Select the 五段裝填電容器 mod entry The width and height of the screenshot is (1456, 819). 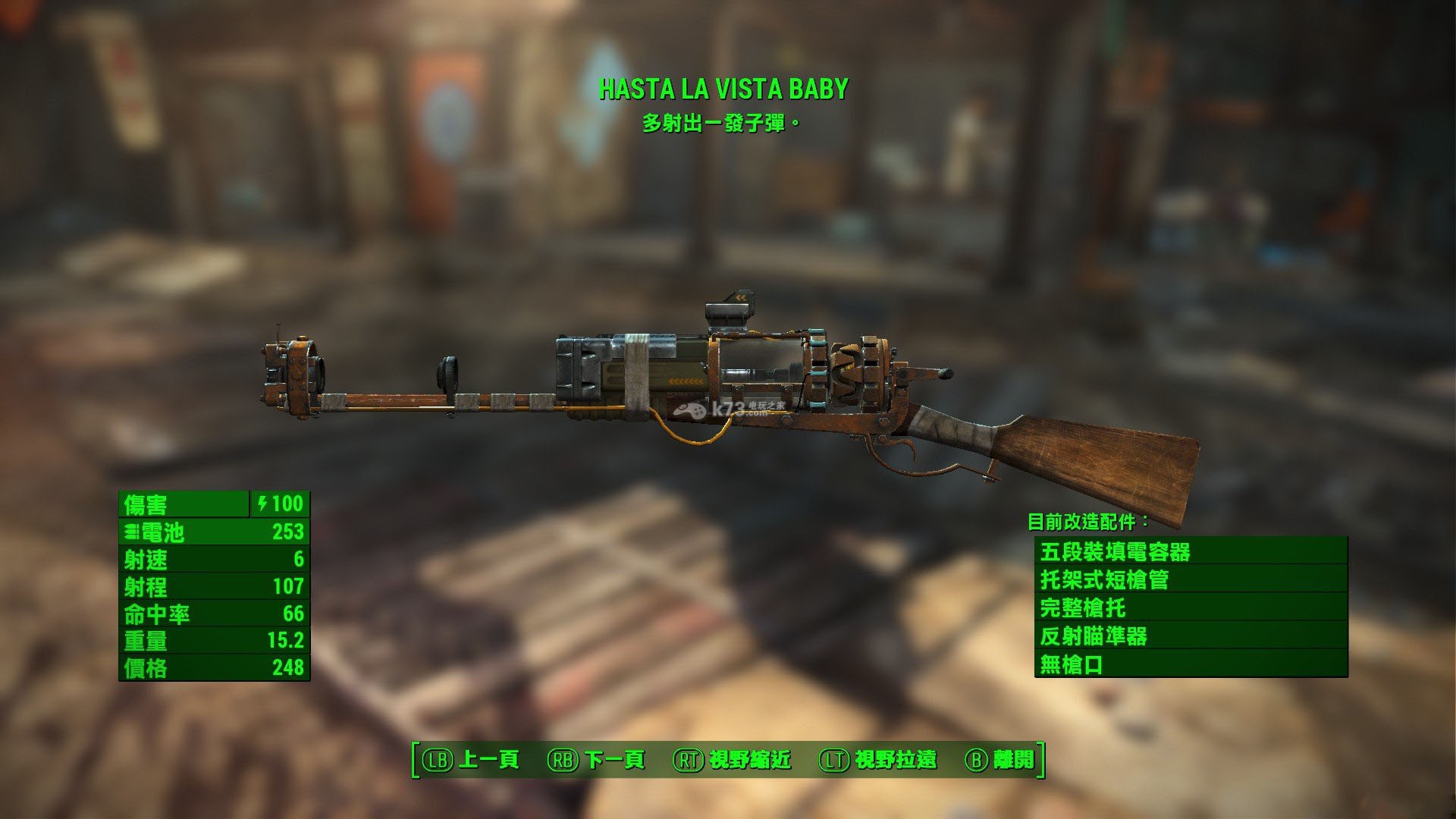pos(1191,551)
